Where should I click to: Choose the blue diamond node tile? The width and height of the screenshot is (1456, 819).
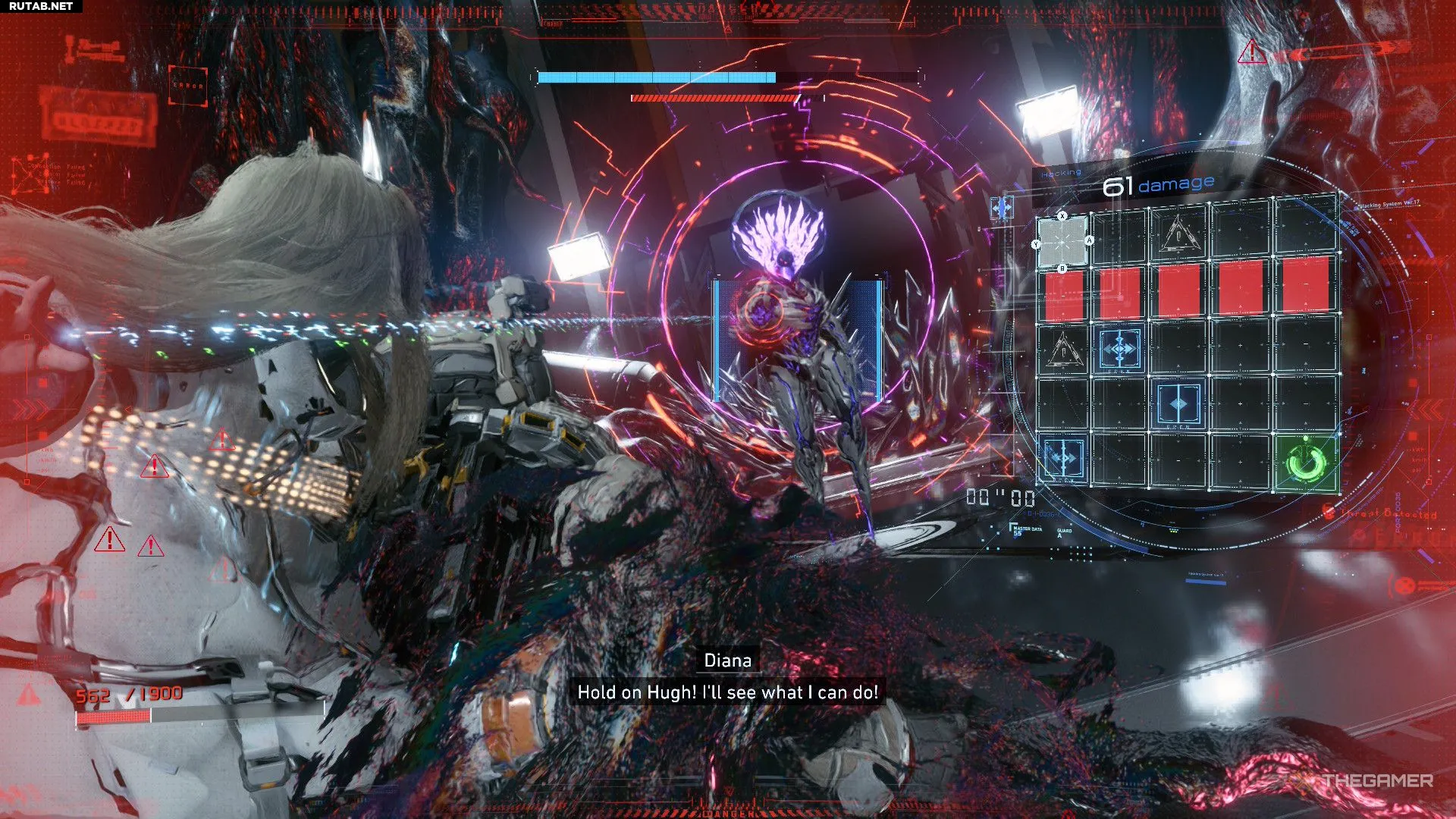pyautogui.click(x=1178, y=404)
